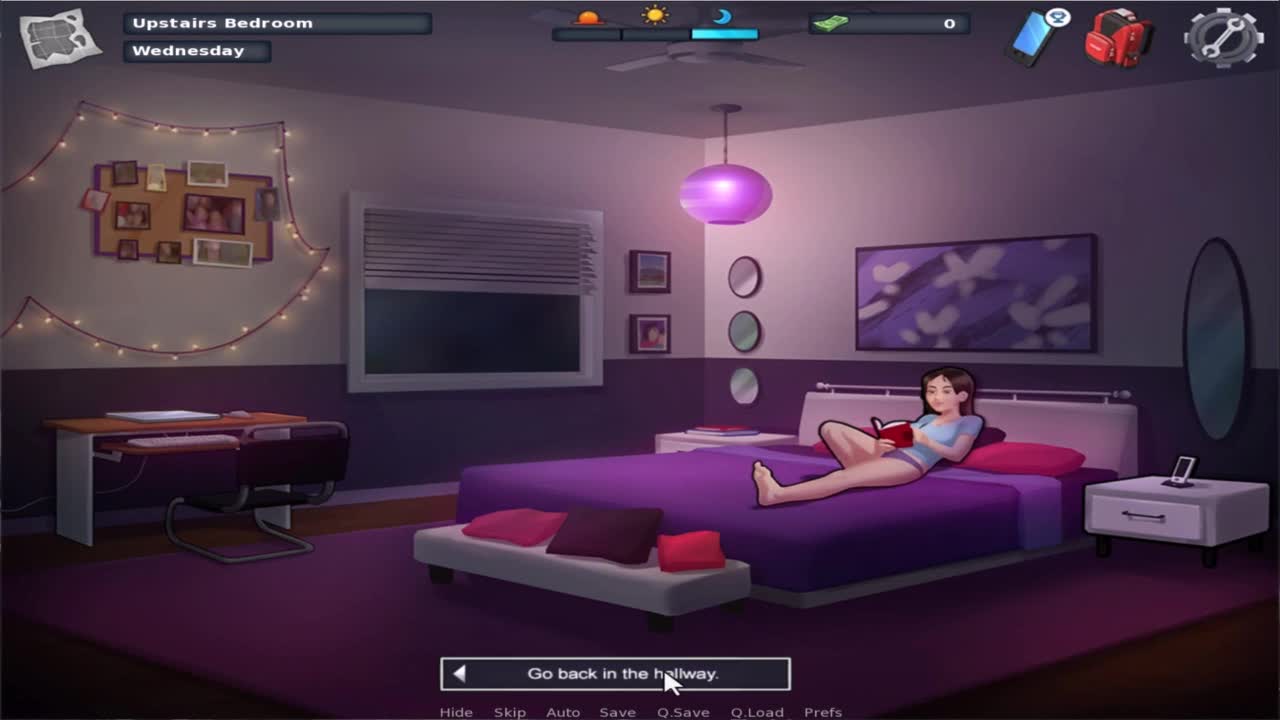Open the town map icon

pyautogui.click(x=60, y=38)
